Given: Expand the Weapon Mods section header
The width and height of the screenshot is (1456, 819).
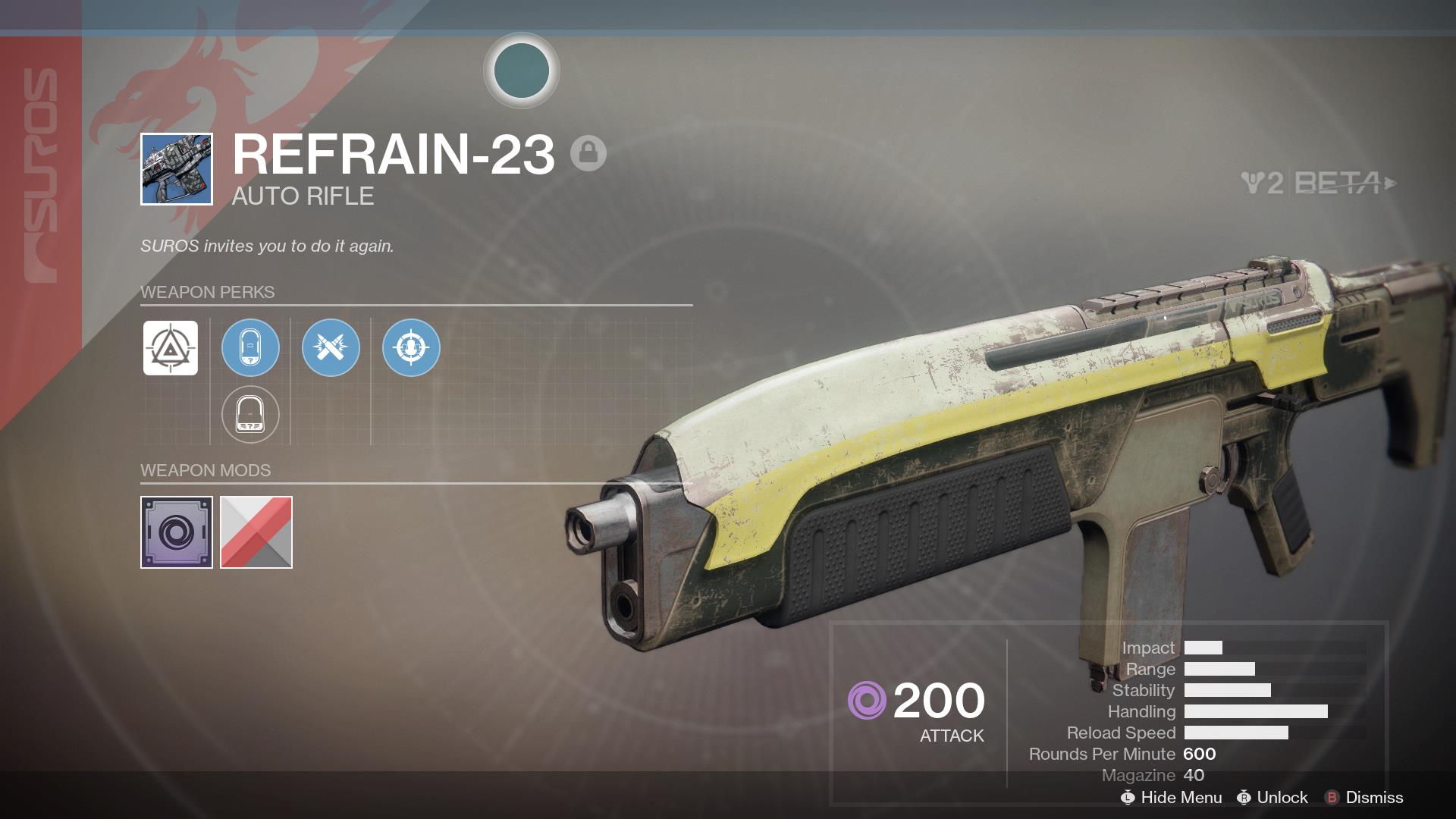Looking at the screenshot, I should coord(206,470).
